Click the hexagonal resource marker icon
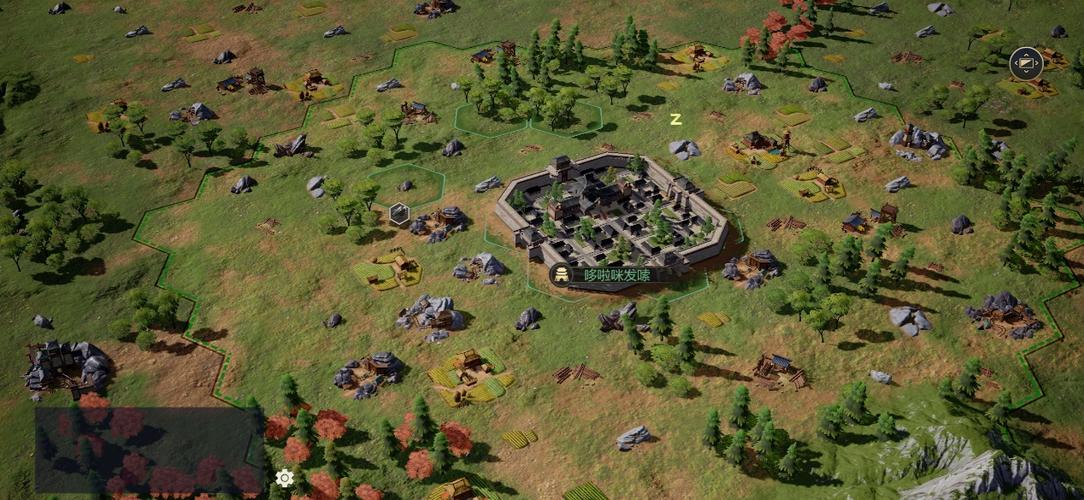Screen dimensions: 1084x500 tap(399, 212)
